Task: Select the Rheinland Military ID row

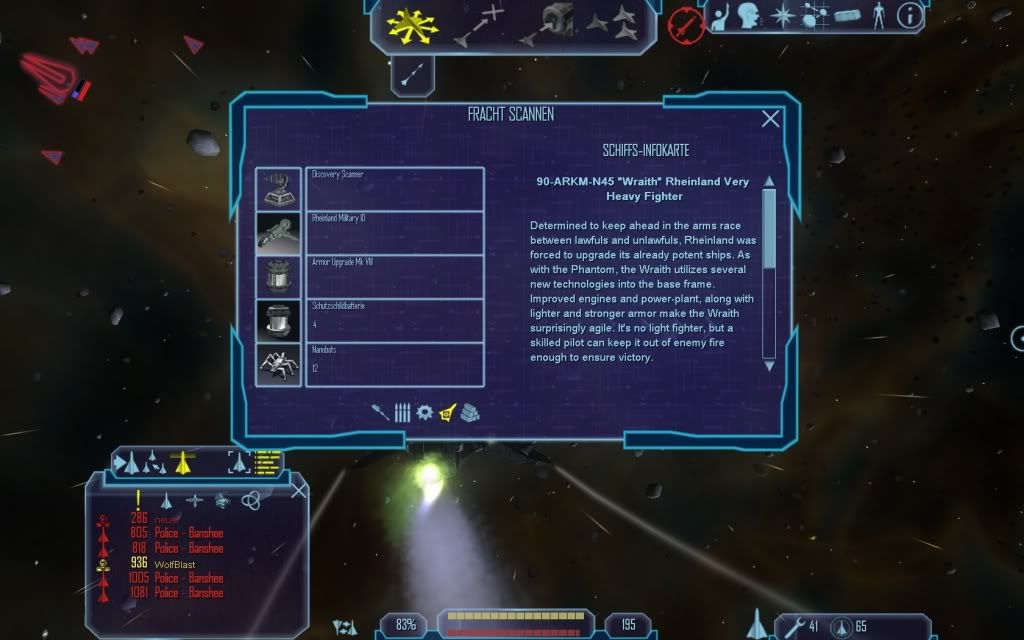Action: point(394,233)
